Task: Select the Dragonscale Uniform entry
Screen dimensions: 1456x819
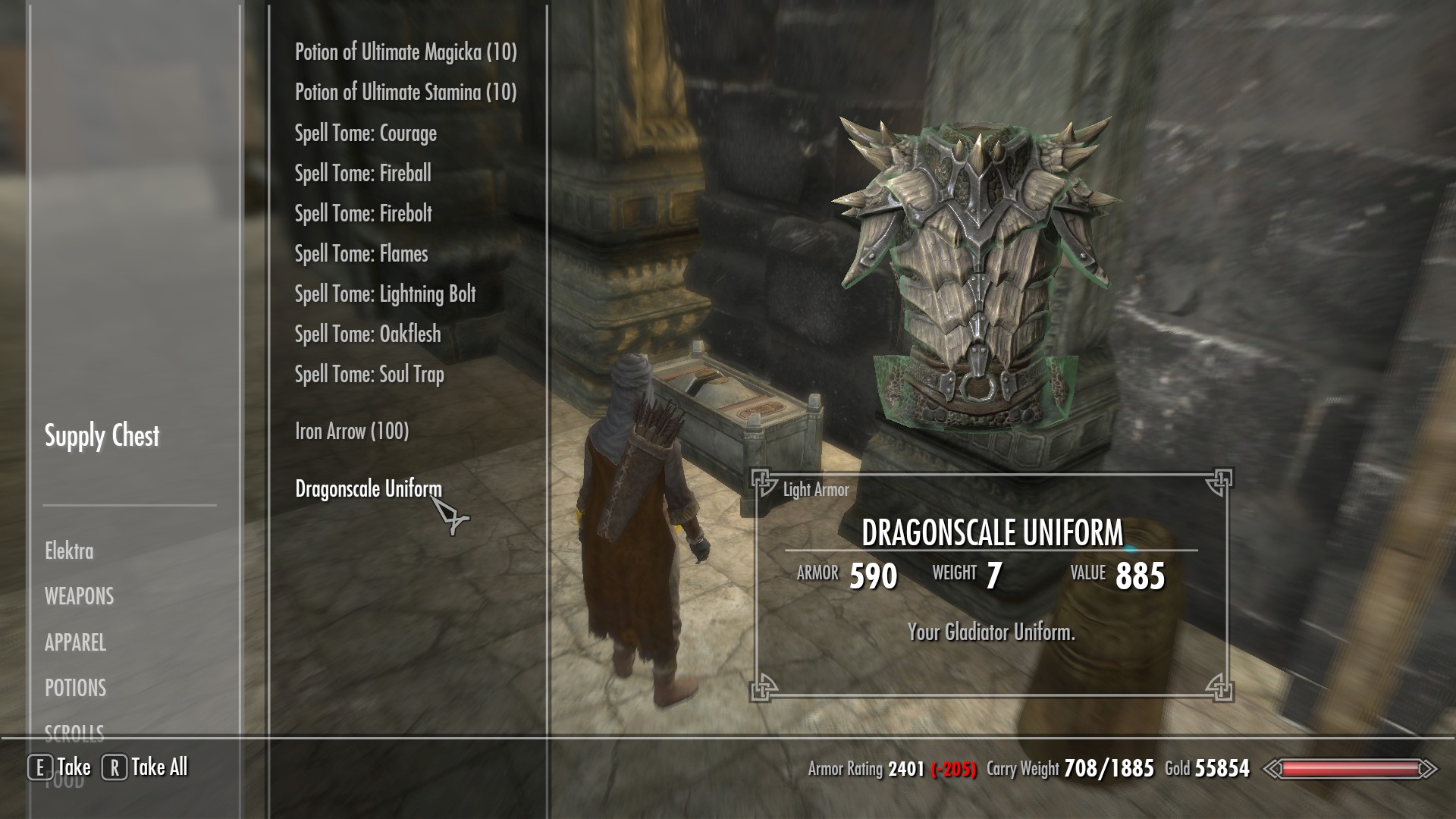Action: click(368, 489)
